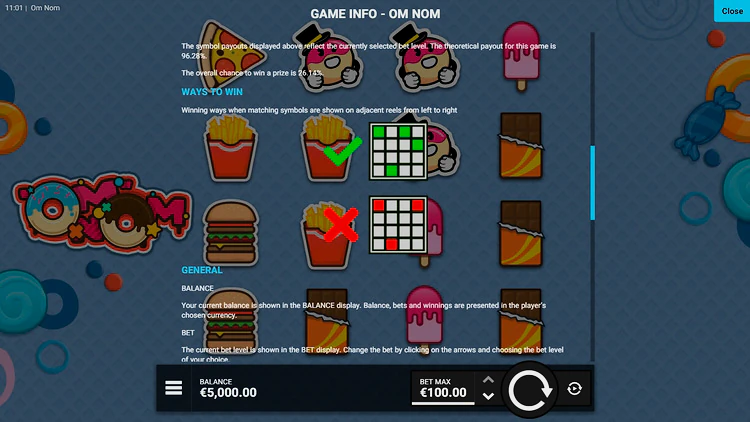Open the autoplay settings

pos(574,389)
